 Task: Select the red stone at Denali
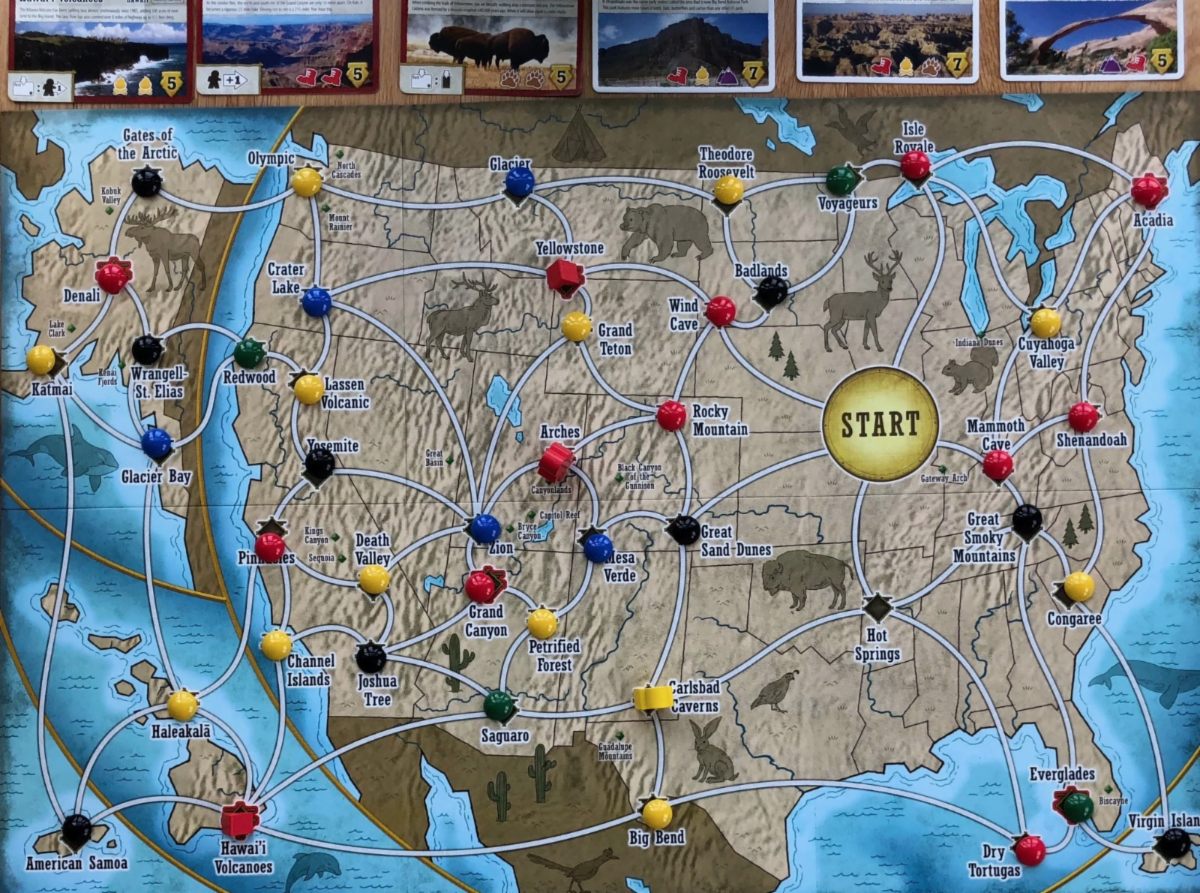click(x=113, y=276)
